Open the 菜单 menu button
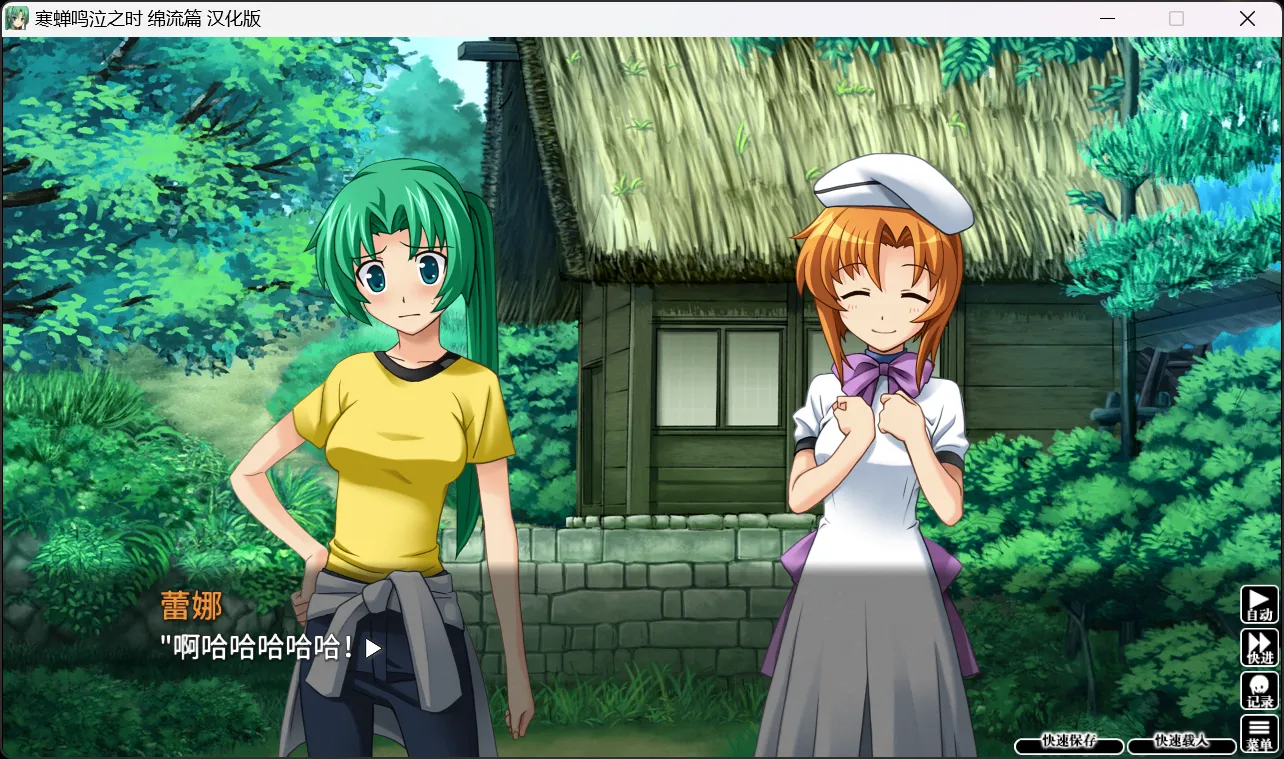 (x=1259, y=734)
